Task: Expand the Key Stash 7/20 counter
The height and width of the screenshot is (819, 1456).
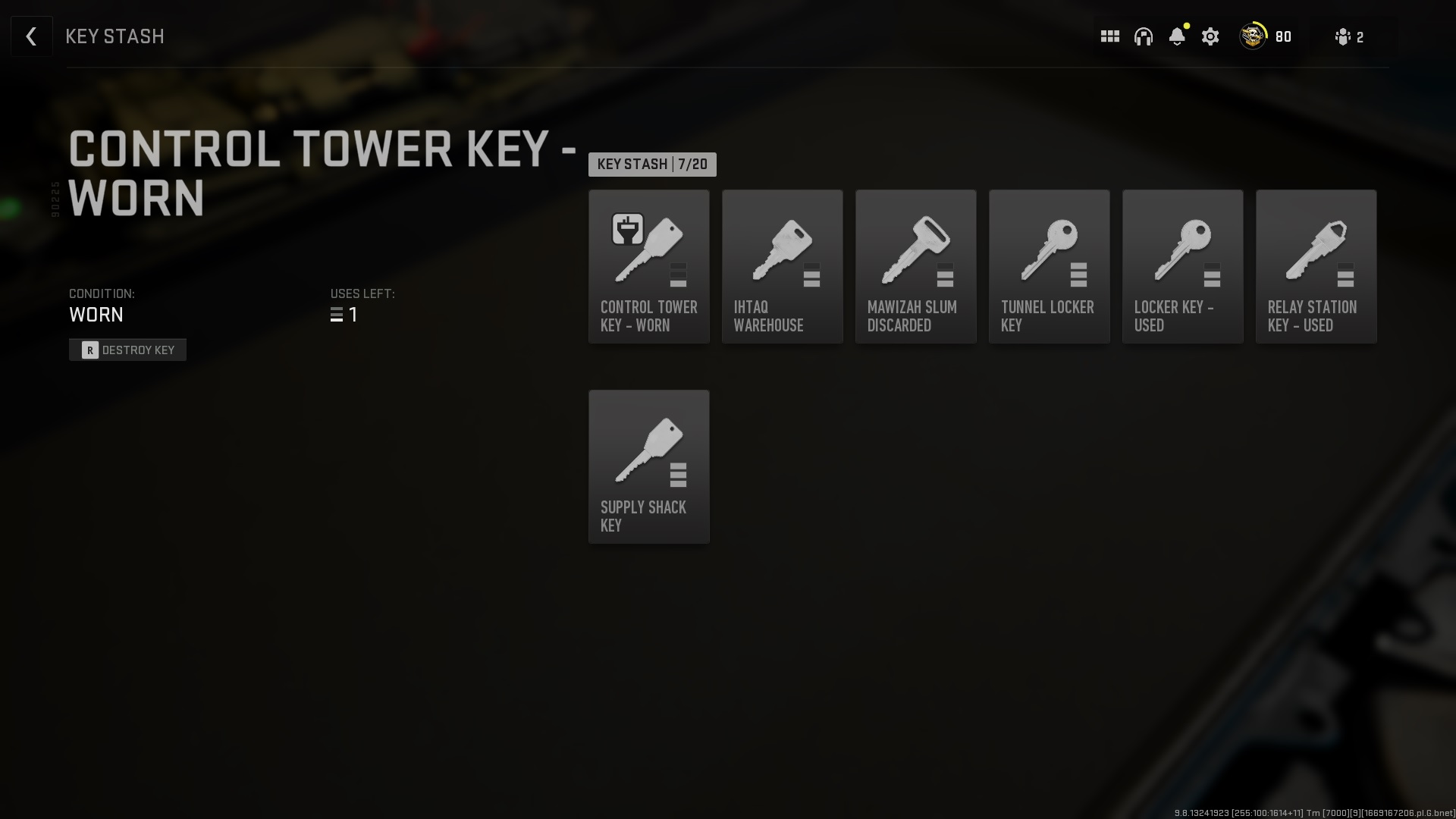Action: [x=651, y=164]
